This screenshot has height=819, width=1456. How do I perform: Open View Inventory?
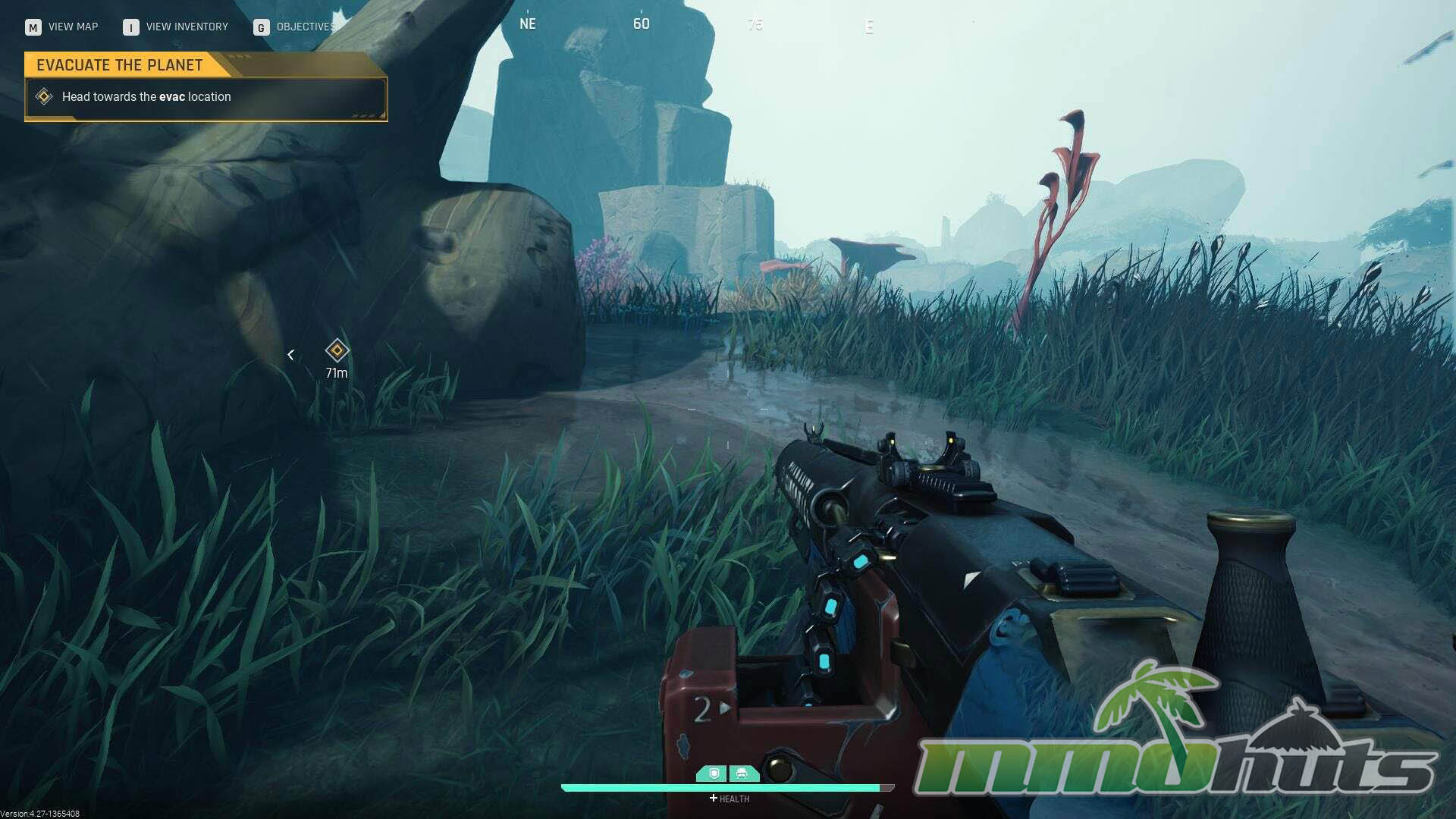[x=176, y=27]
